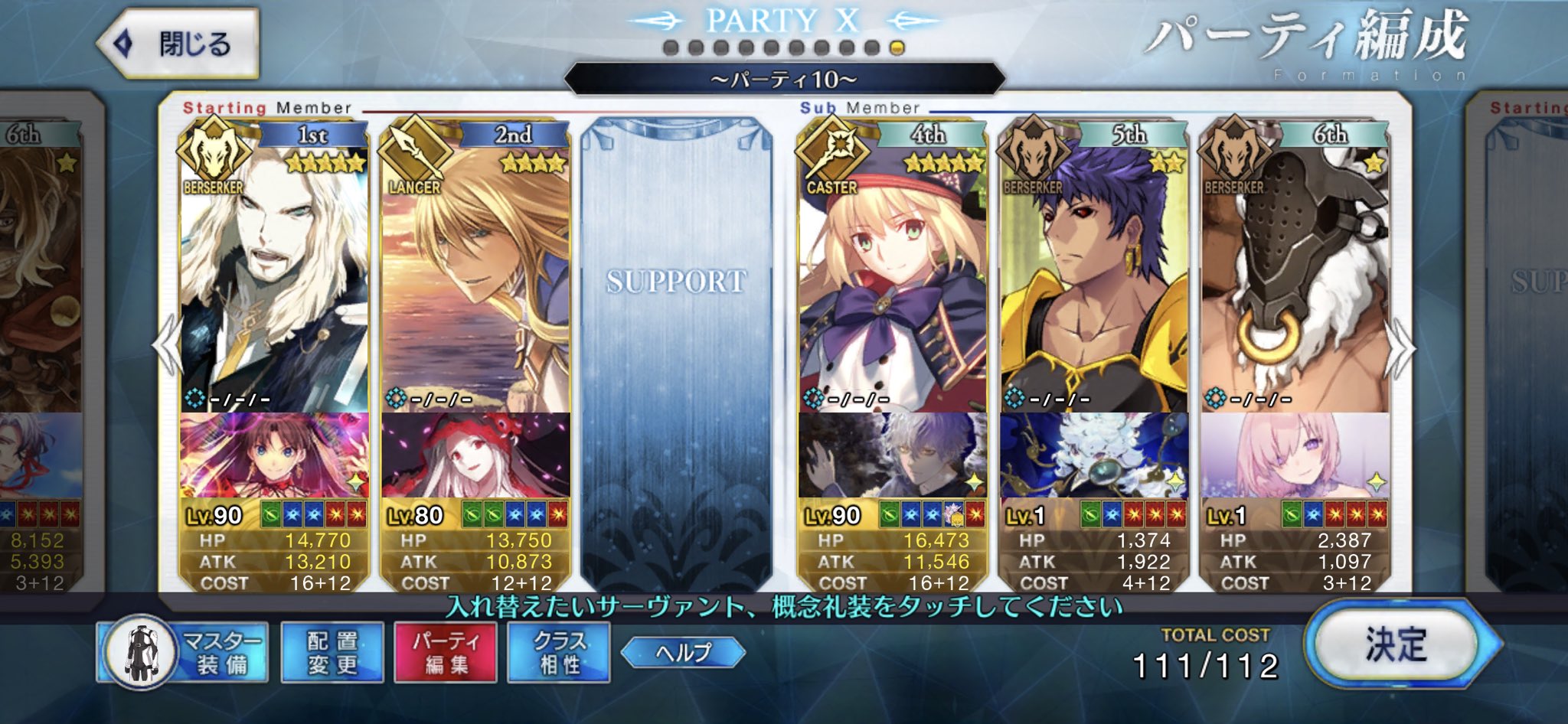Tap the pink-haired craft essence under 6th servant

point(1295,456)
